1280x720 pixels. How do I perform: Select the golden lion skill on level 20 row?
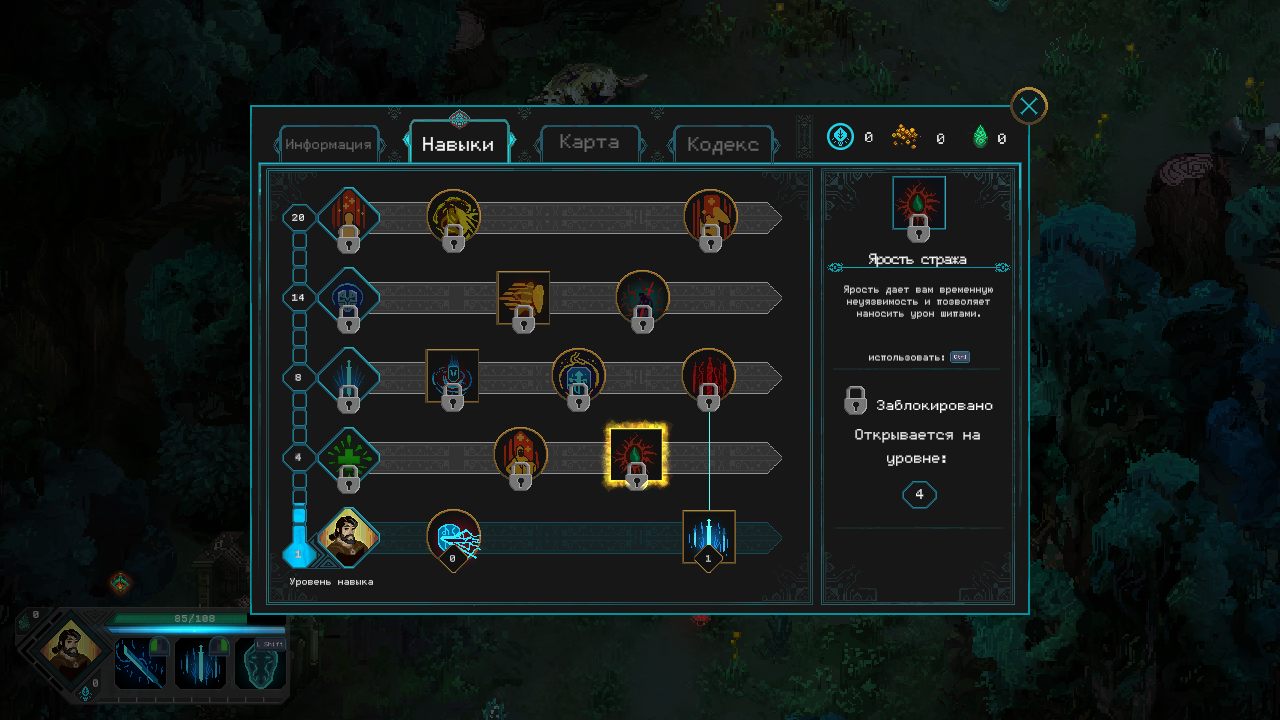point(455,218)
